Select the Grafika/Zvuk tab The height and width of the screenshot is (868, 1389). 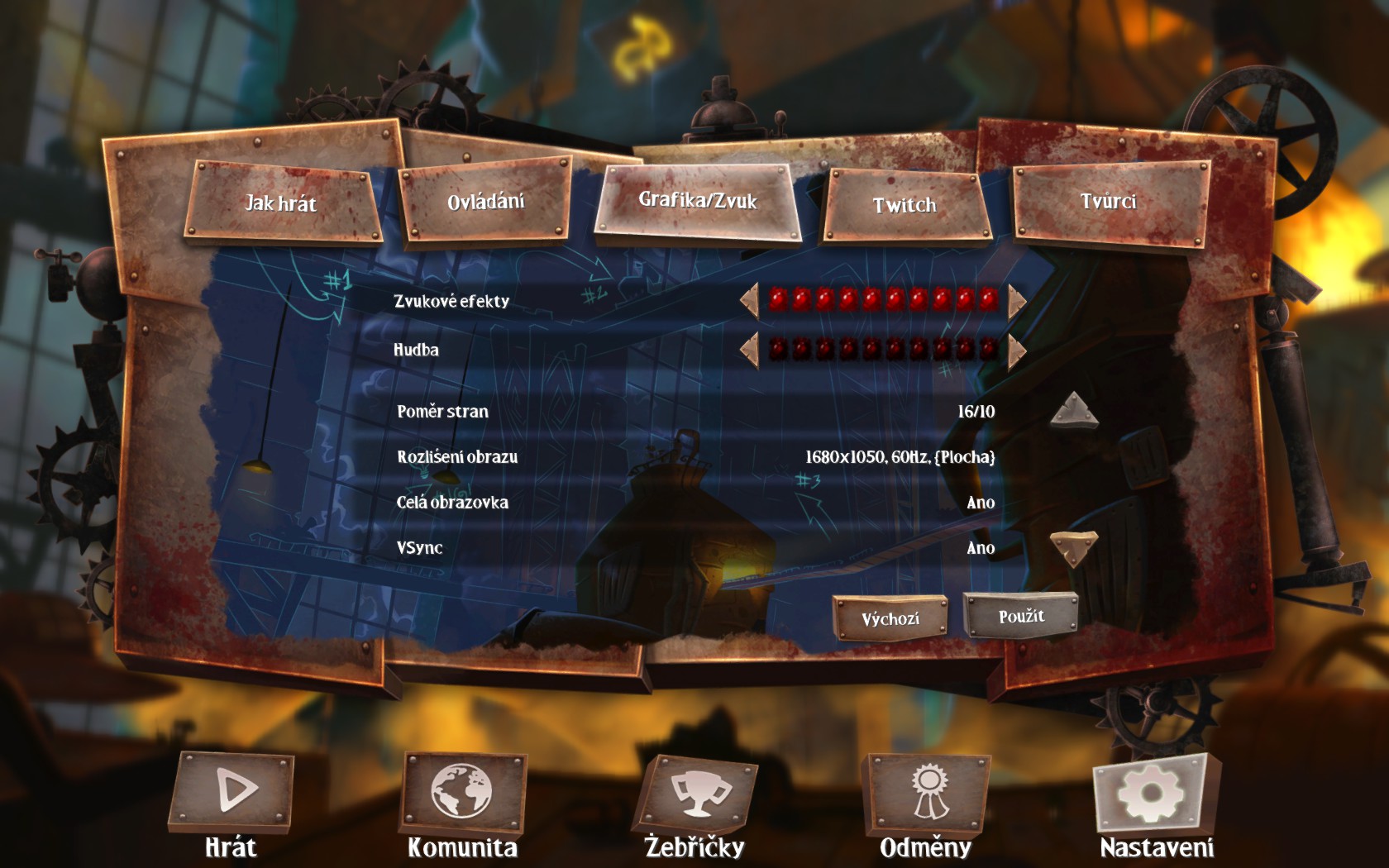(x=697, y=201)
